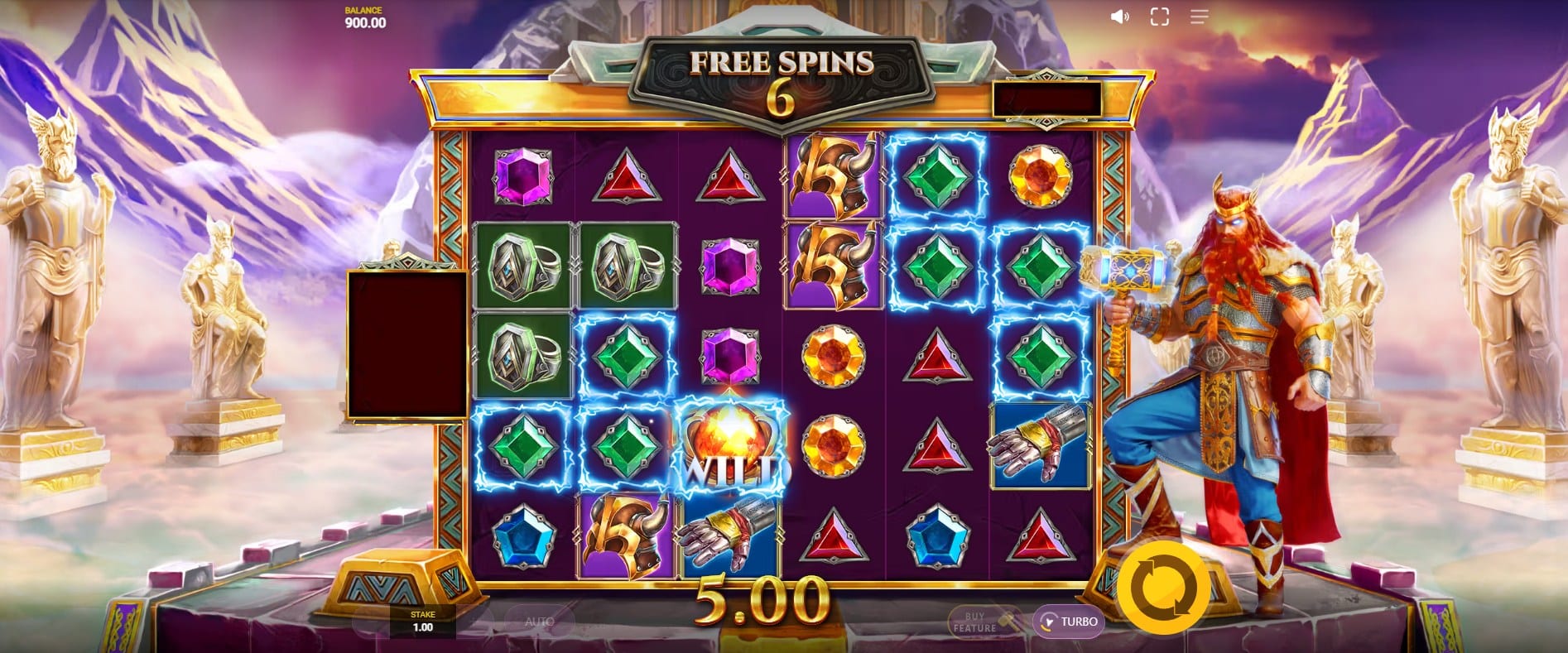Enter fullscreen mode
Screen dimensions: 1568x653
click(1159, 17)
